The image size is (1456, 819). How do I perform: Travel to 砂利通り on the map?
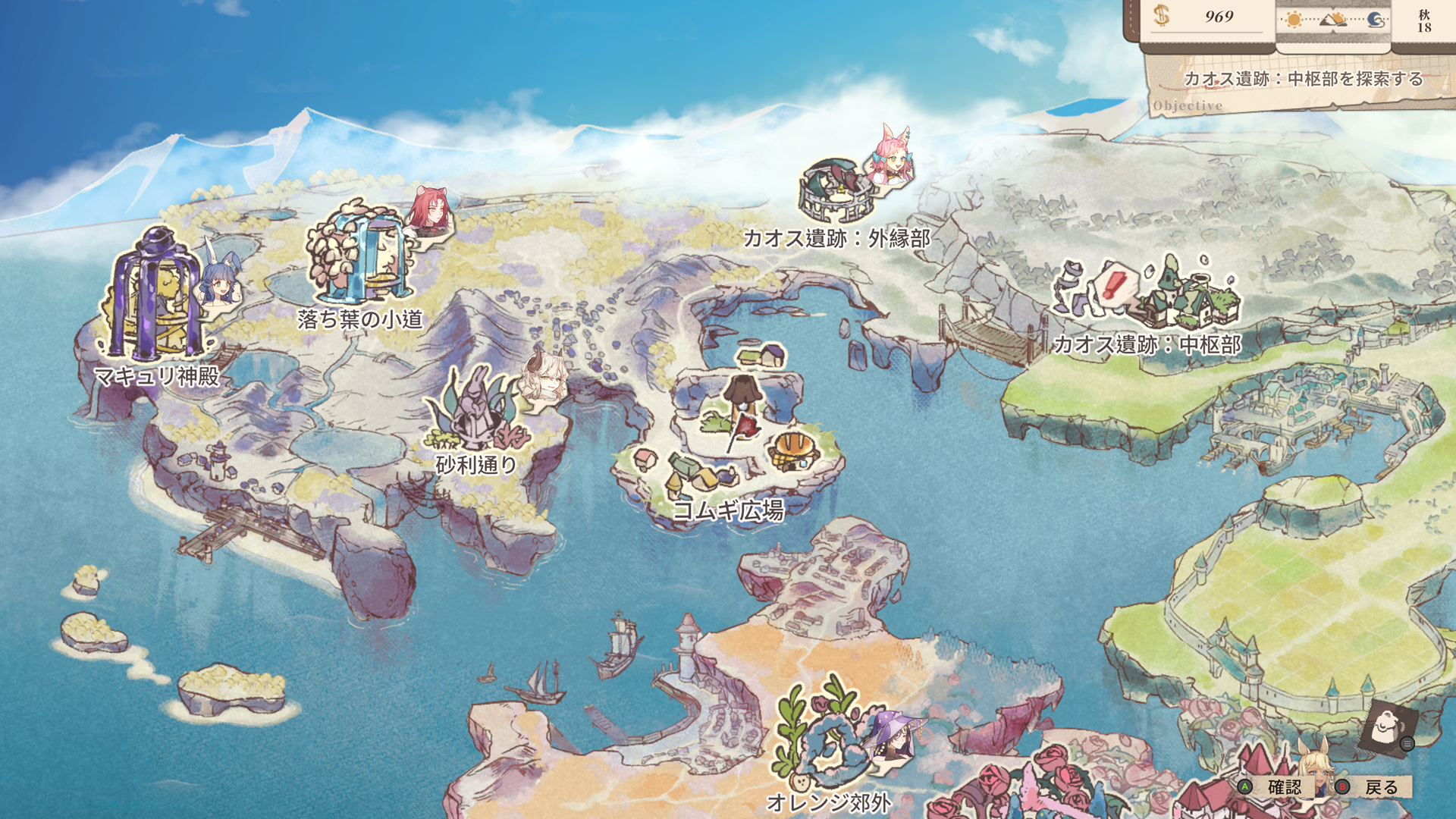click(x=476, y=413)
